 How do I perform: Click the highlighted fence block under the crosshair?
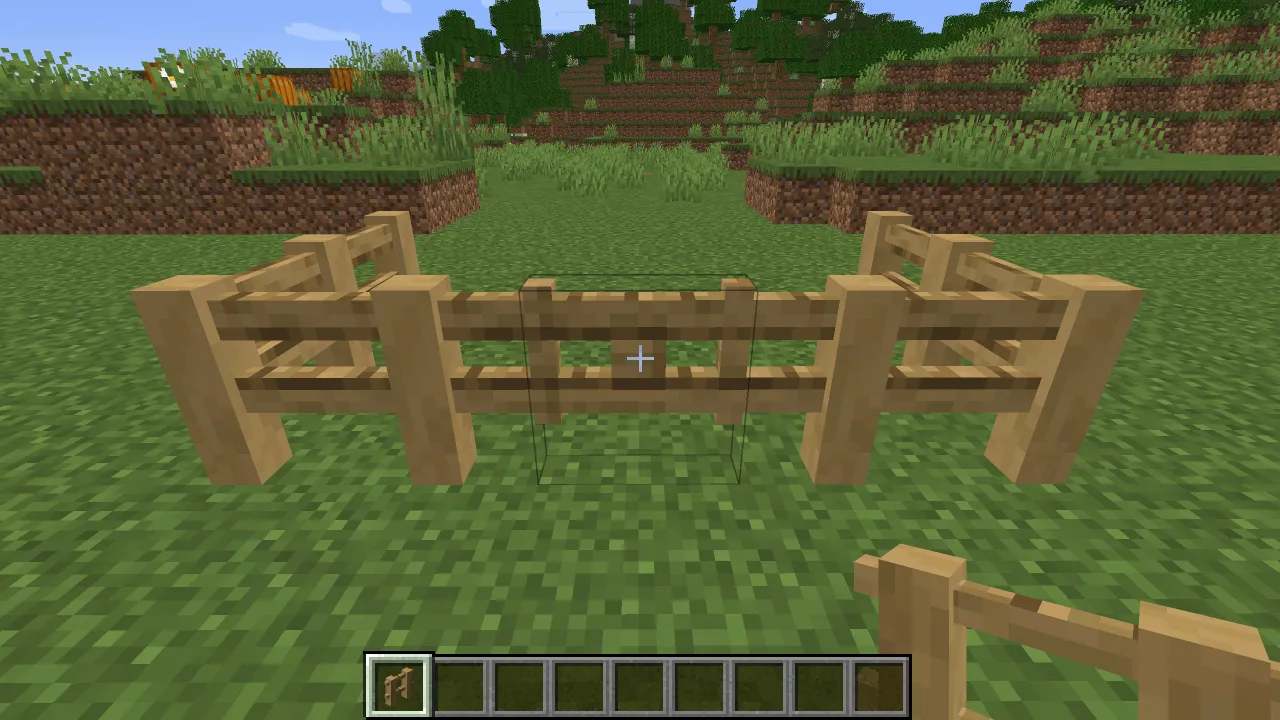[640, 360]
